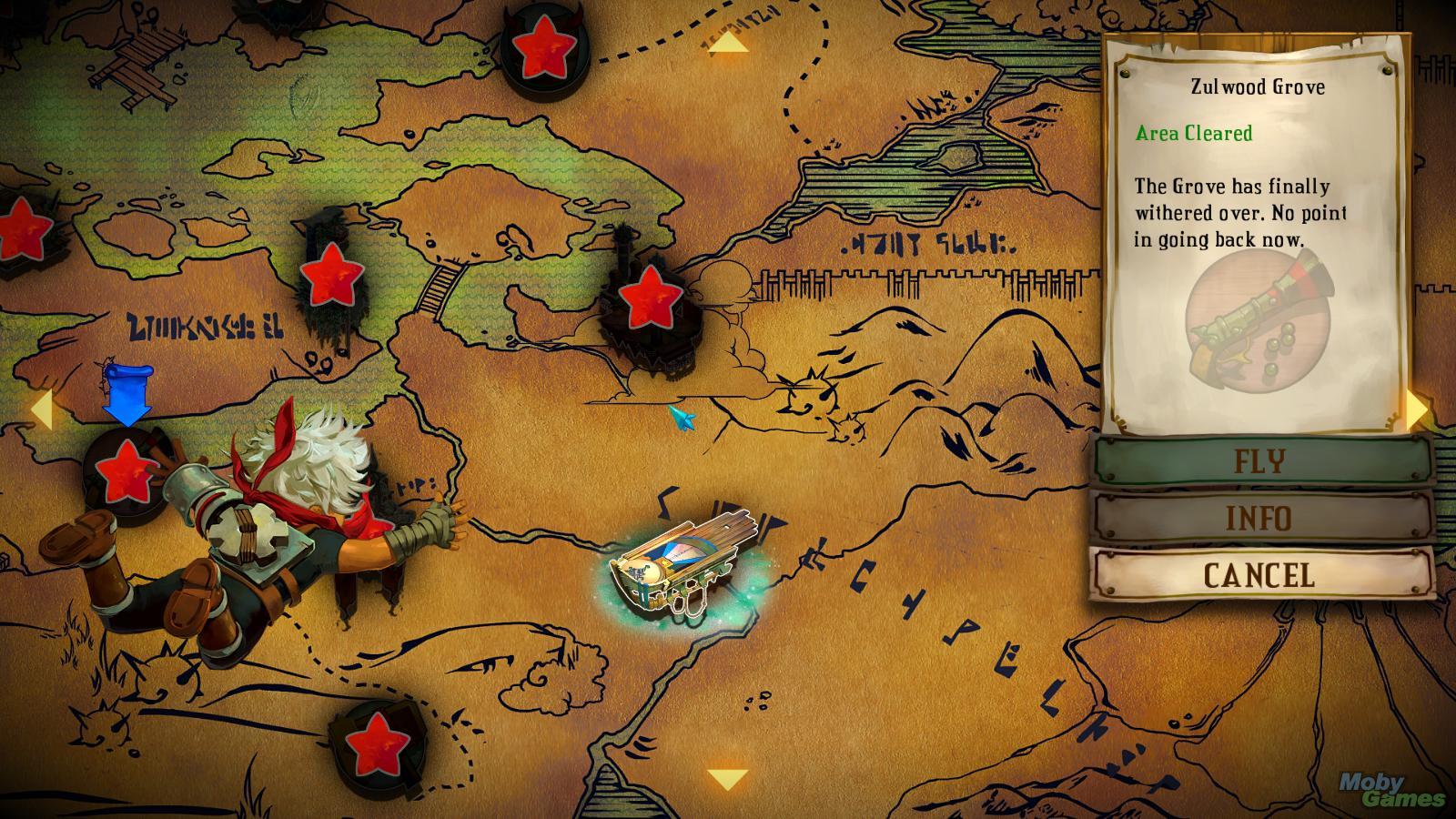Click the map's downward scroll arrow
Image resolution: width=1456 pixels, height=819 pixels.
click(727, 780)
